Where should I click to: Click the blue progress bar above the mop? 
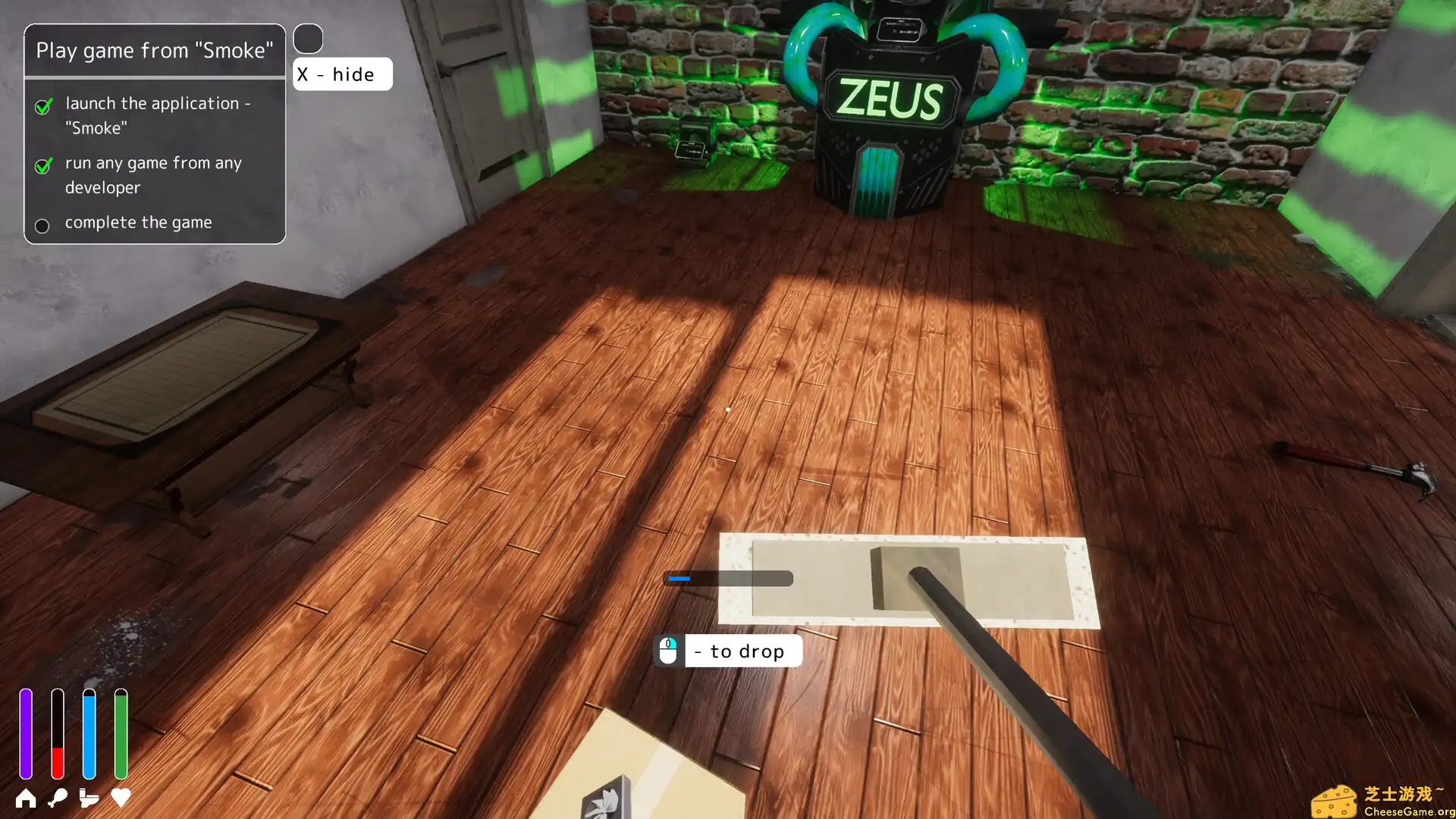(x=679, y=578)
